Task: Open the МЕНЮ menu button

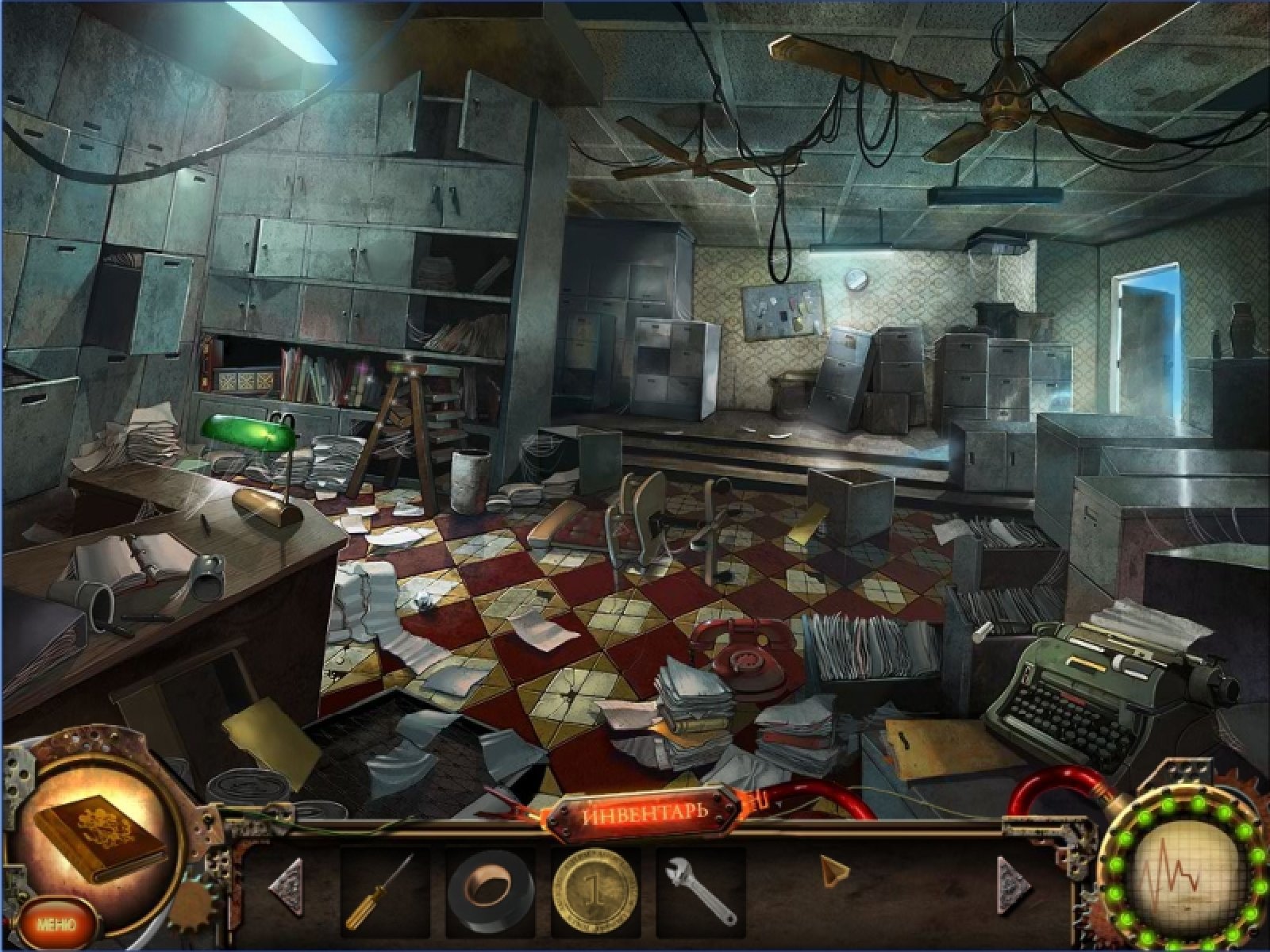Action: 56,924
